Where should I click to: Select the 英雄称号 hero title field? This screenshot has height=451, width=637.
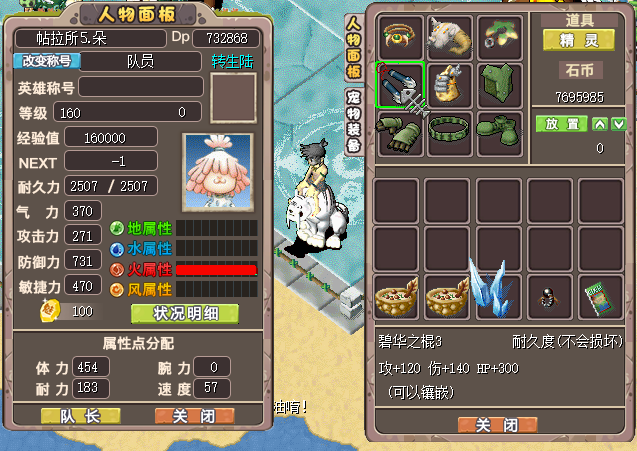(x=141, y=87)
